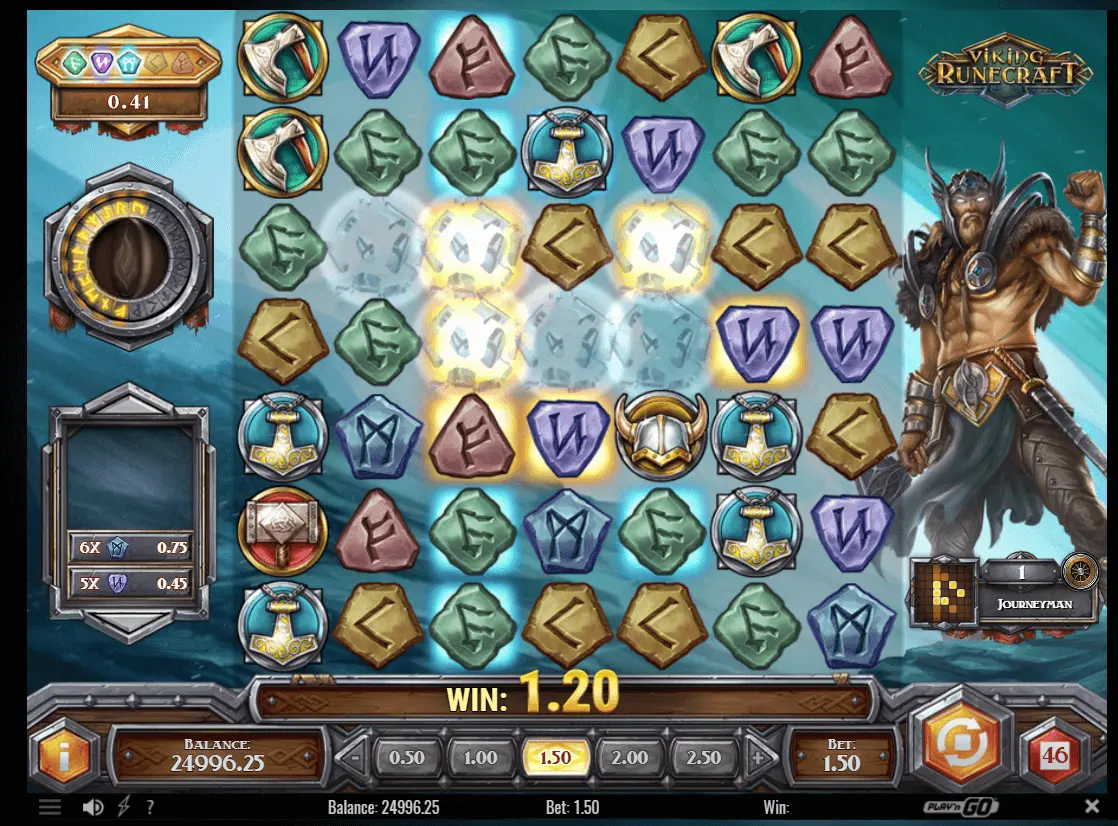This screenshot has width=1118, height=826.
Task: Toggle the sound speaker icon
Action: click(x=93, y=807)
